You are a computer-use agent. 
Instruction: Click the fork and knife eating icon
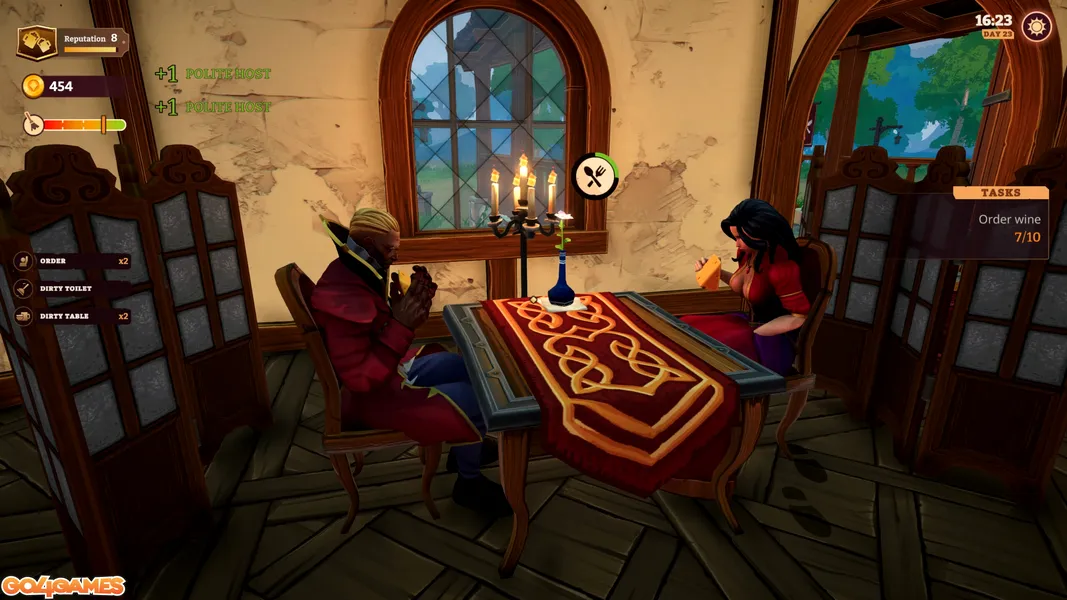594,177
